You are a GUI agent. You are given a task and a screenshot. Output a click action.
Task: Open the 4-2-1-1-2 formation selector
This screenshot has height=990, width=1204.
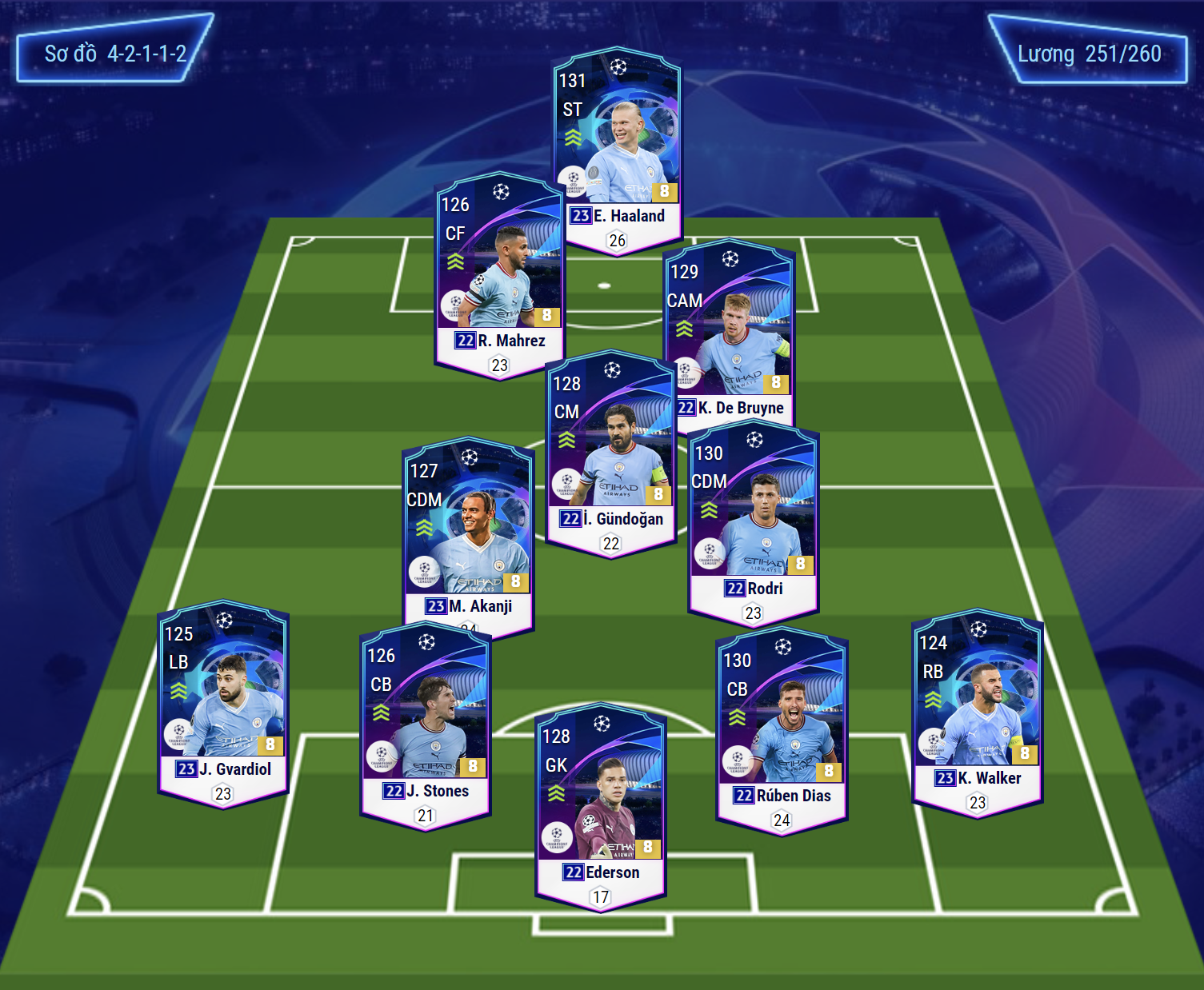coord(114,54)
